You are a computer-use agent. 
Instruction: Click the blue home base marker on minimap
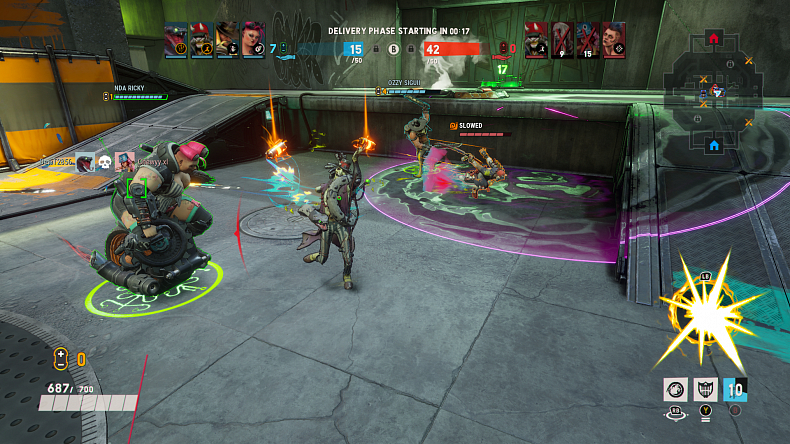(x=714, y=146)
